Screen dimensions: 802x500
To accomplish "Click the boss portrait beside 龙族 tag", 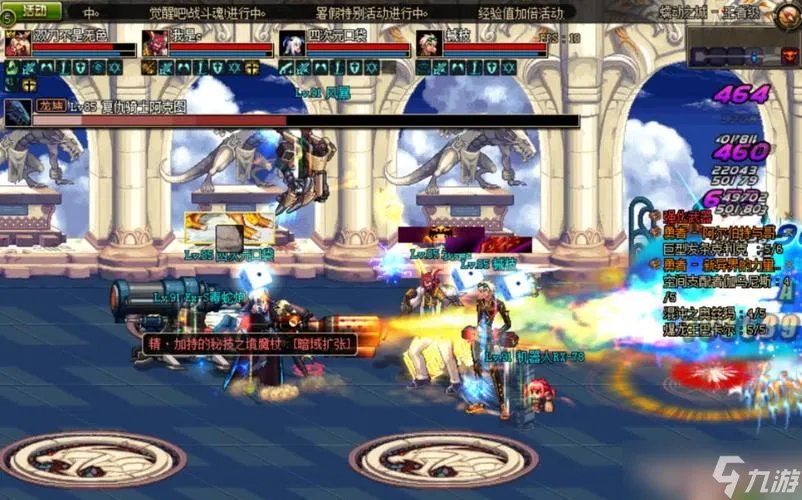I will tap(17, 113).
